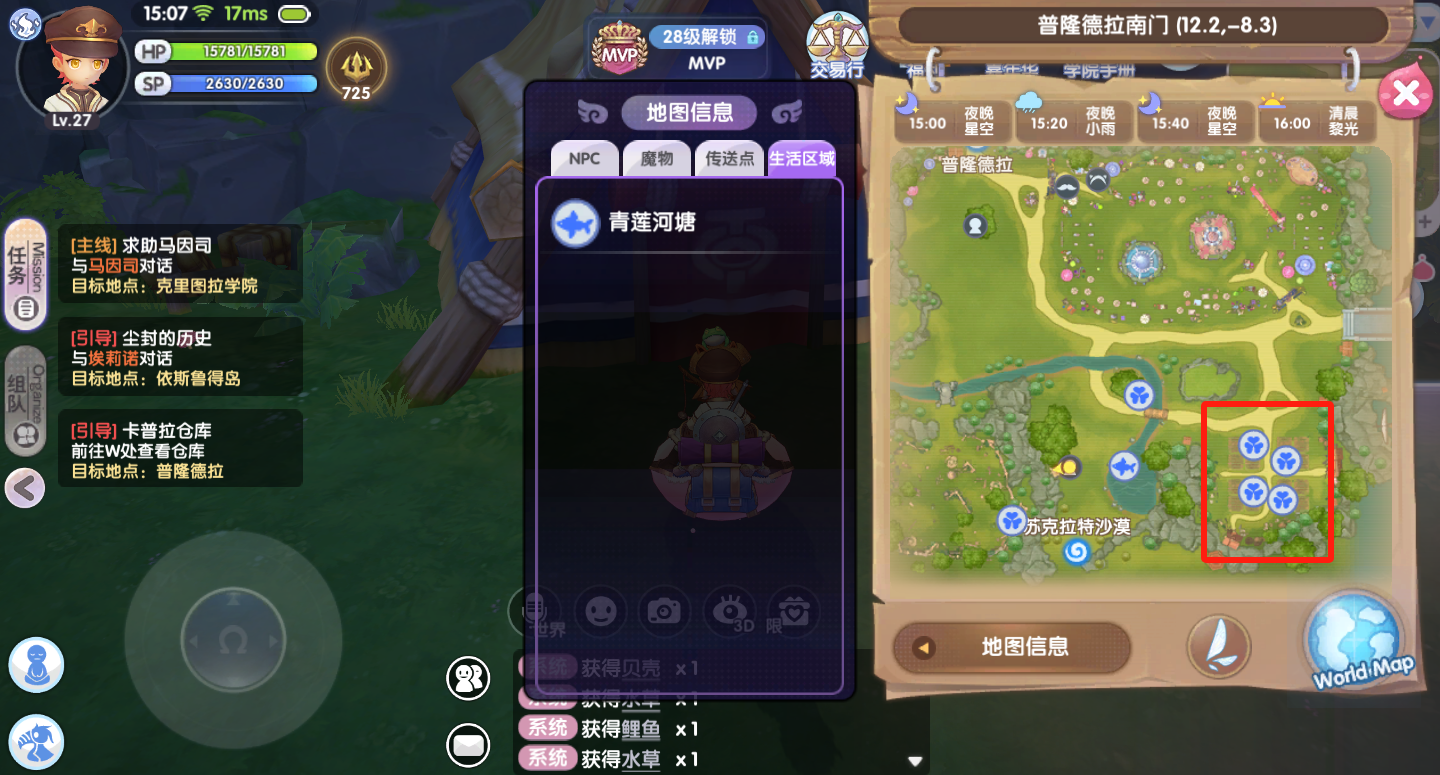Viewport: 1440px width, 775px height.
Task: Toggle the 3D eye view icon
Action: (x=729, y=612)
